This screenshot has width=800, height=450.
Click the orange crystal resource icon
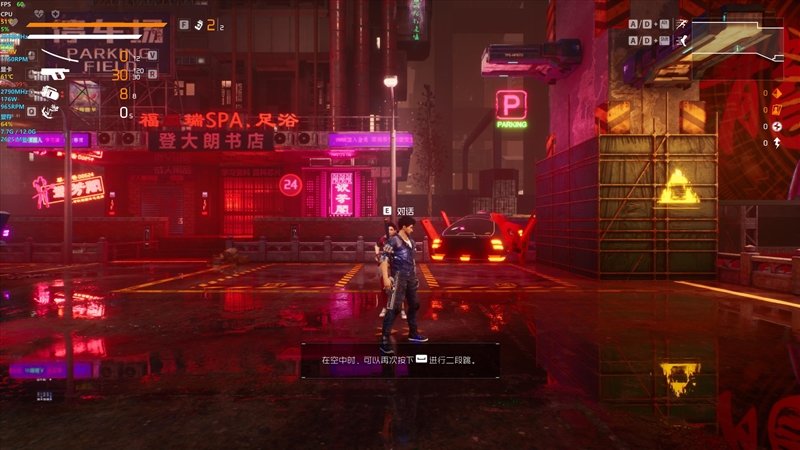coord(778,94)
